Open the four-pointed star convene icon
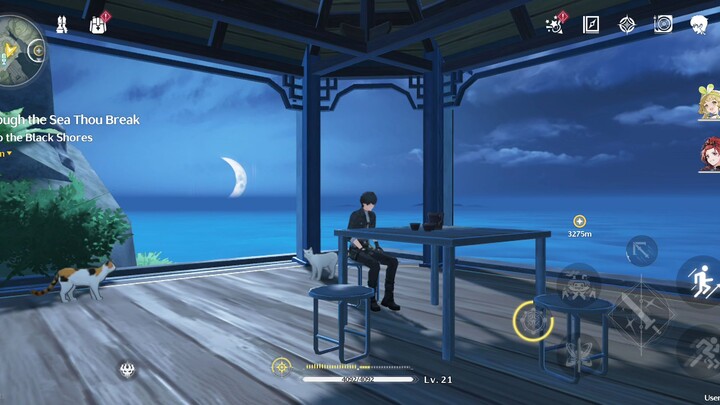This screenshot has height=405, width=720. click(x=627, y=24)
